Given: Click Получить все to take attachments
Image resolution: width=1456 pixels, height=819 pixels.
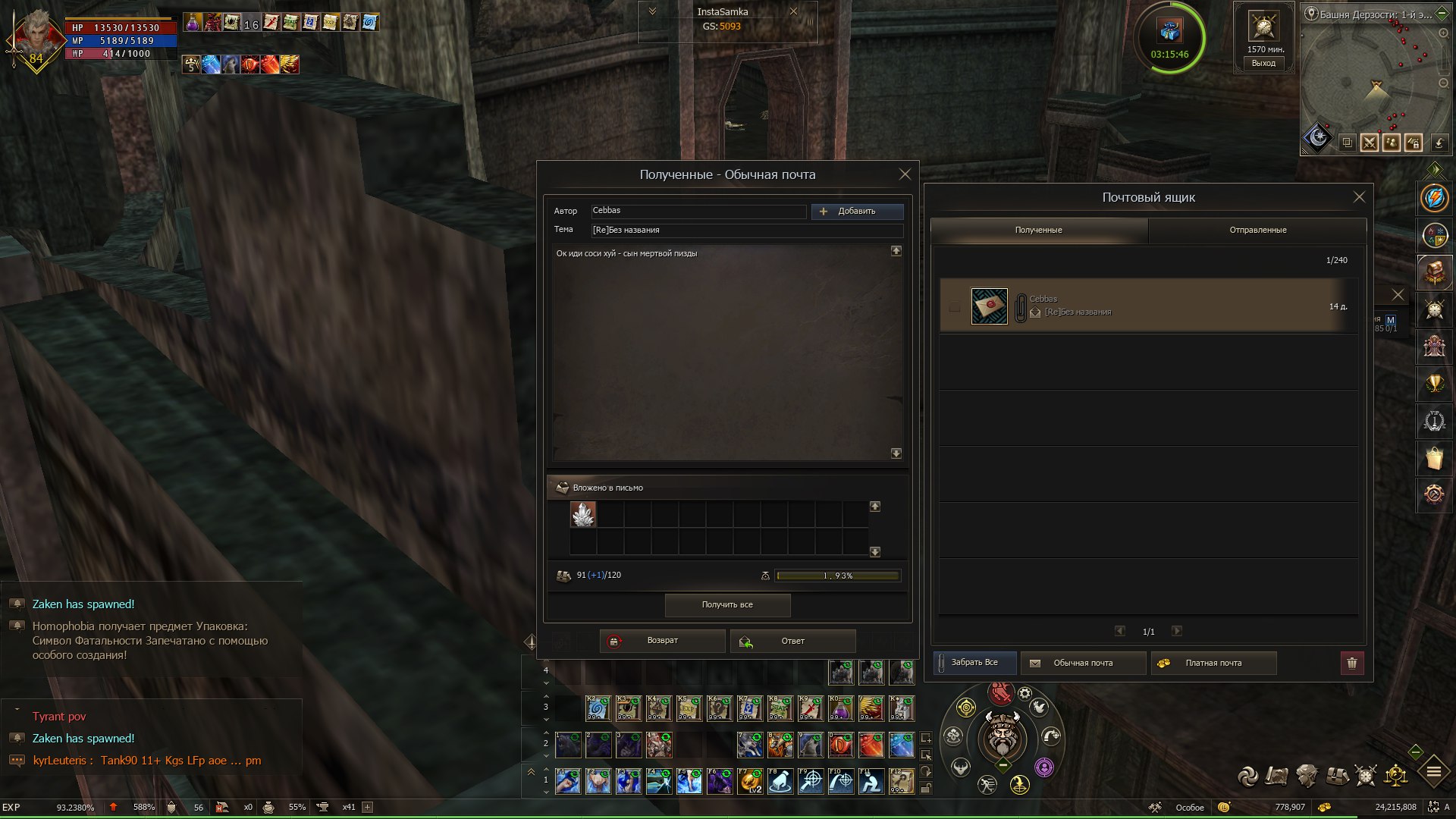Looking at the screenshot, I should point(727,605).
